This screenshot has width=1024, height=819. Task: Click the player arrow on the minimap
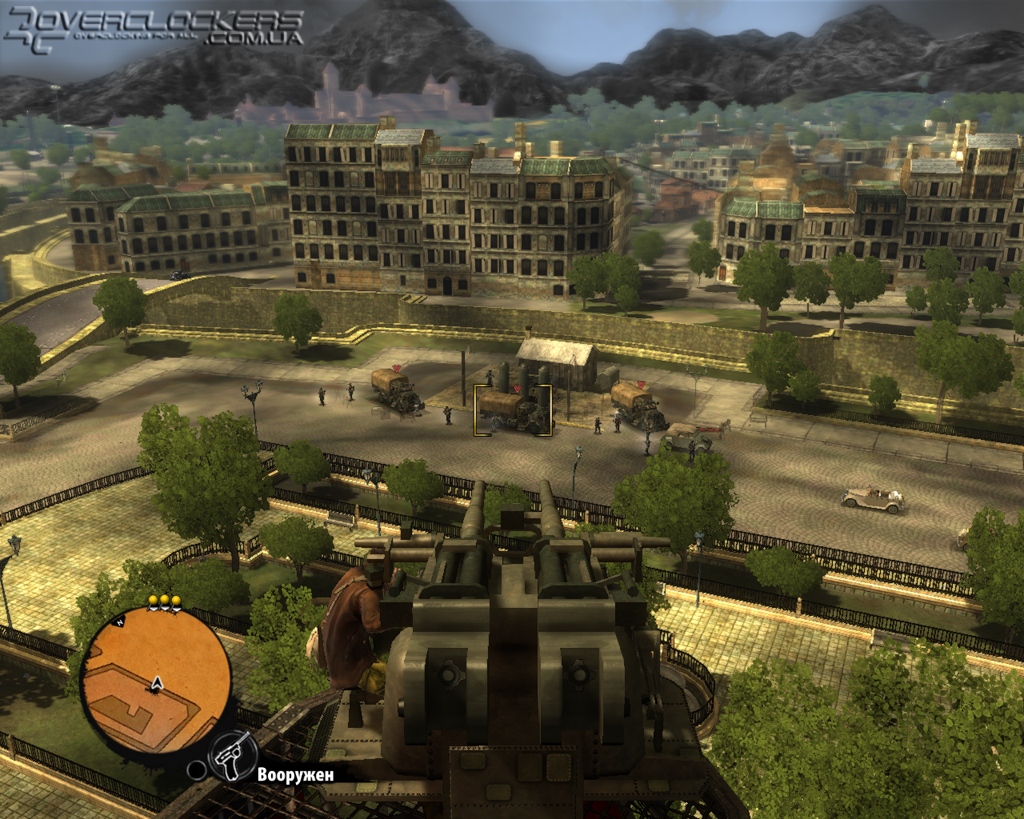(x=156, y=684)
